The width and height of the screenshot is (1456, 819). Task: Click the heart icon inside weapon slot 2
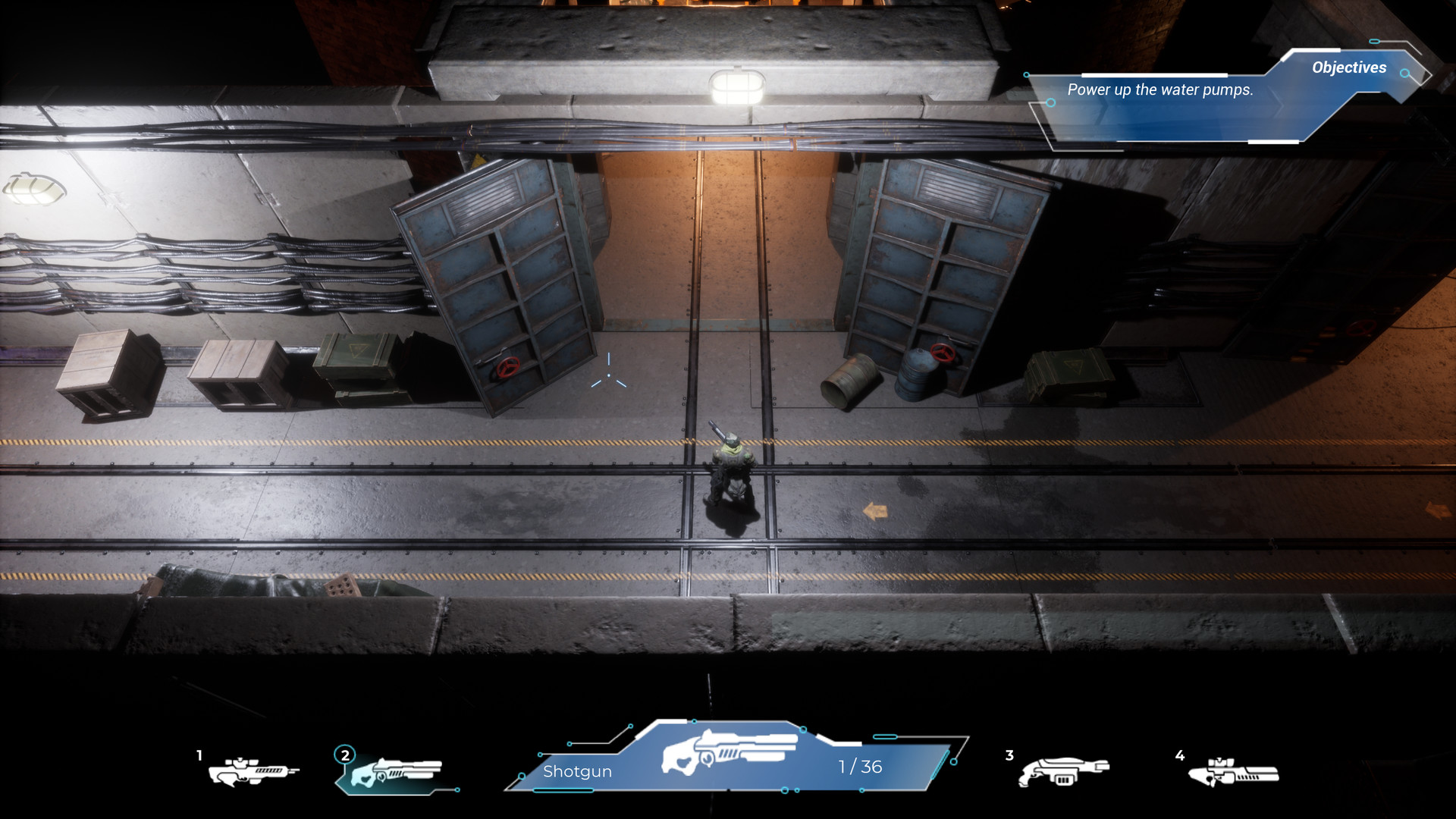click(366, 778)
